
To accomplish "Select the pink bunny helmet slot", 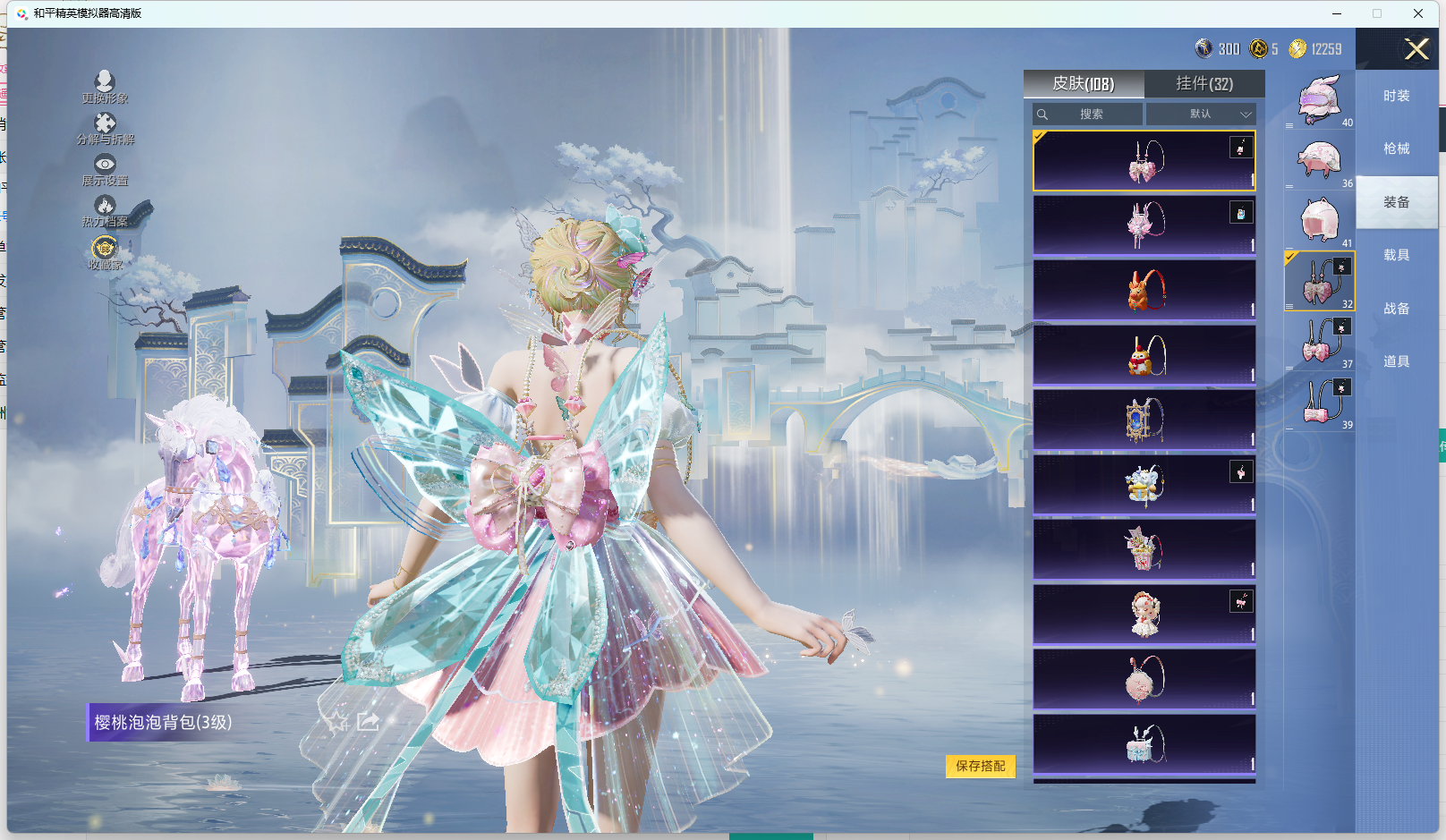I will coord(1319,99).
